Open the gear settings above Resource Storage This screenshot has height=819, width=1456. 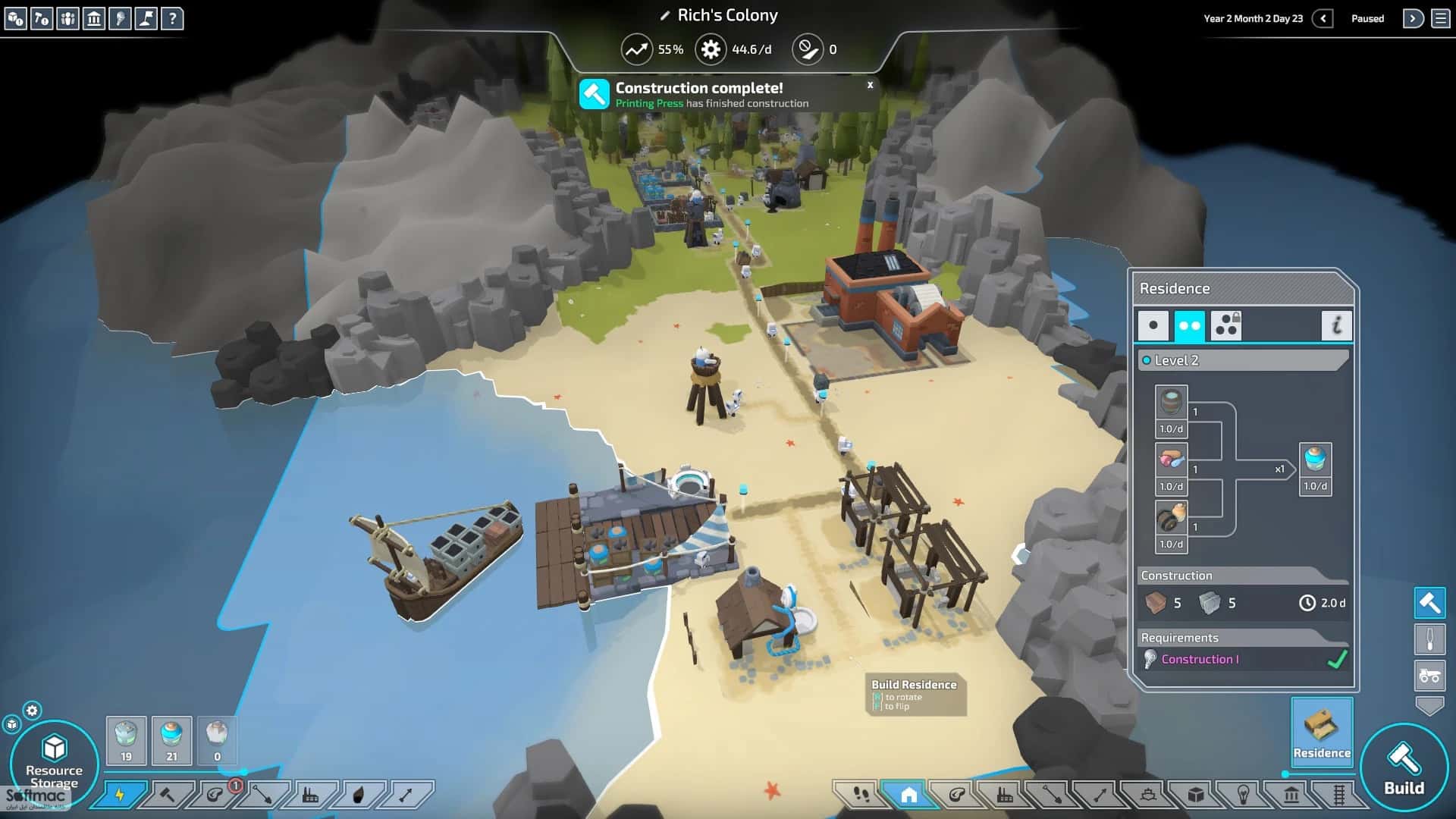32,711
